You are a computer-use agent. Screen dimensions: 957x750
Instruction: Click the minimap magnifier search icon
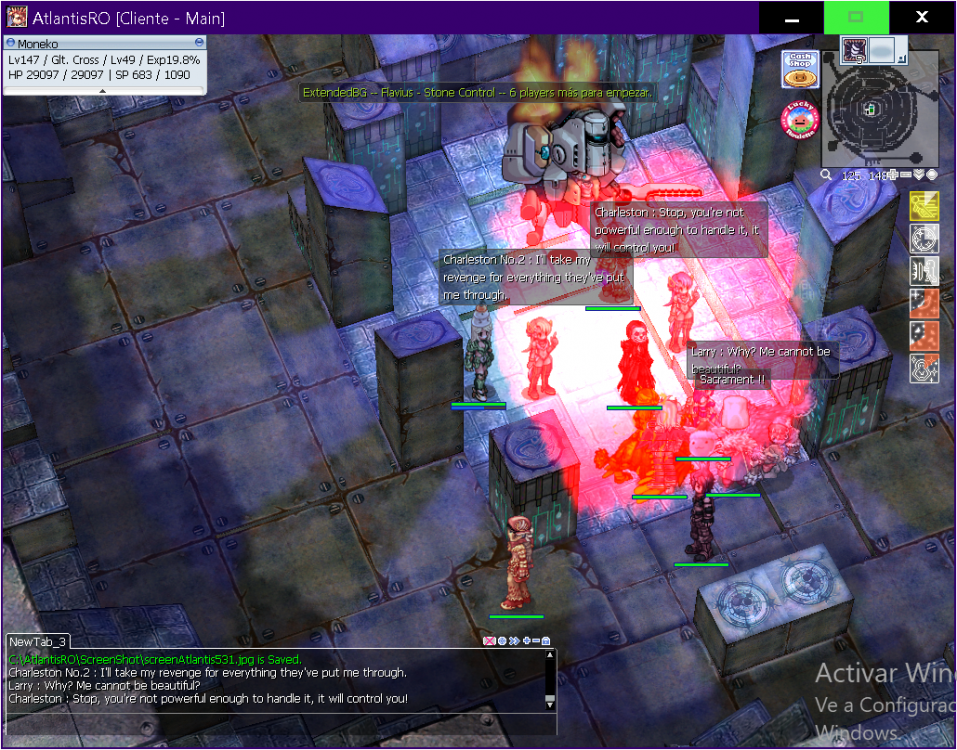tap(827, 175)
